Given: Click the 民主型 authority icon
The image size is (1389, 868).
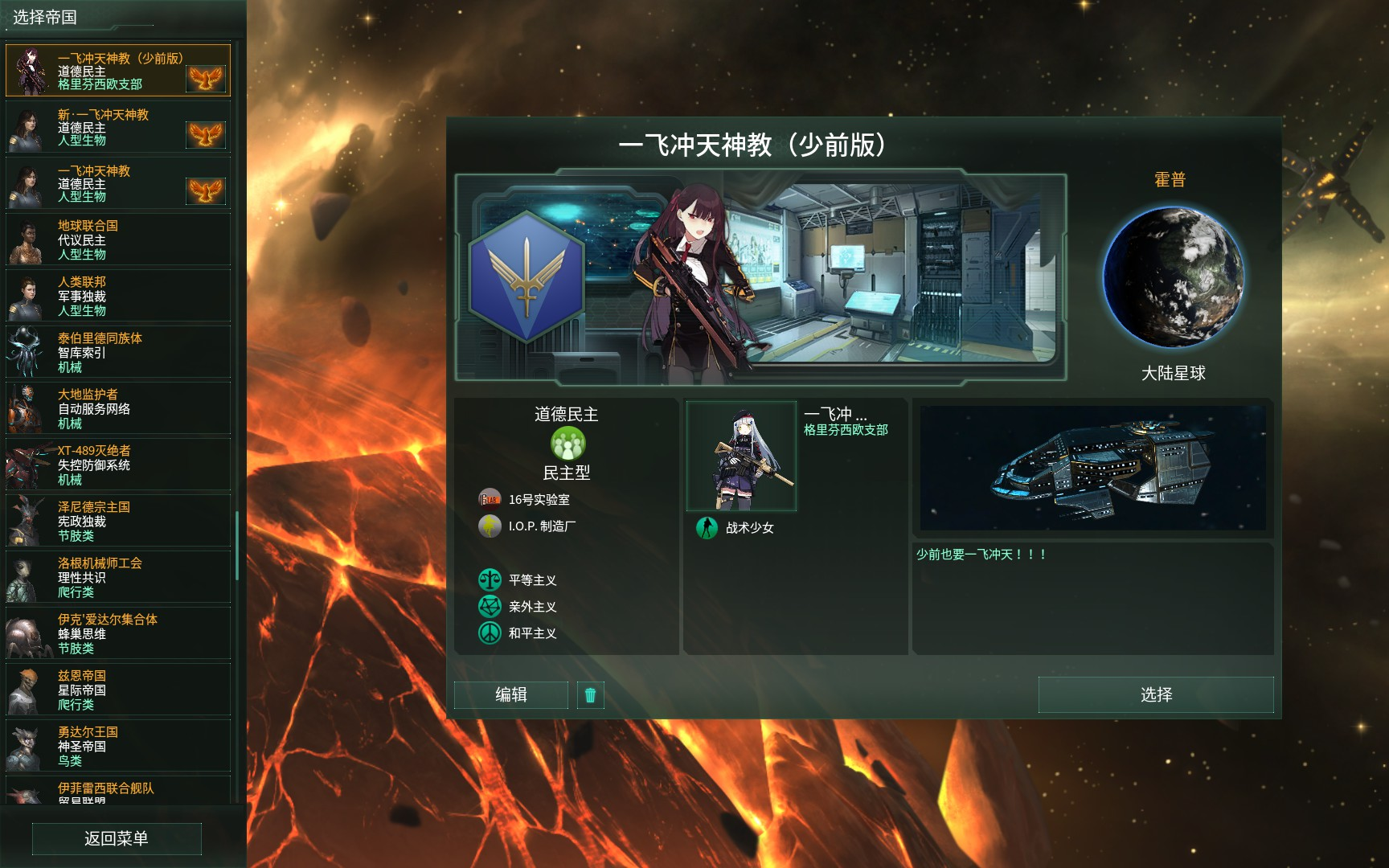Looking at the screenshot, I should point(568,443).
